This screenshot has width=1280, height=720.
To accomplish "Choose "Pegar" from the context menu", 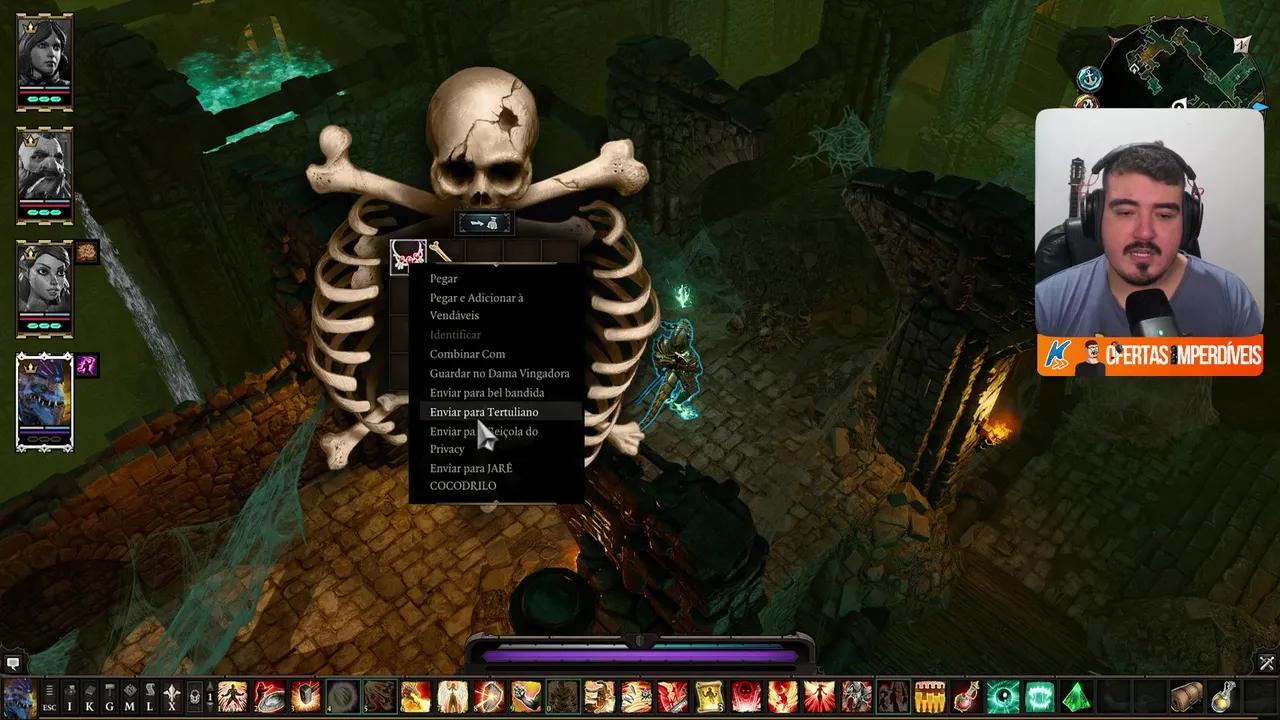I will tap(446, 278).
